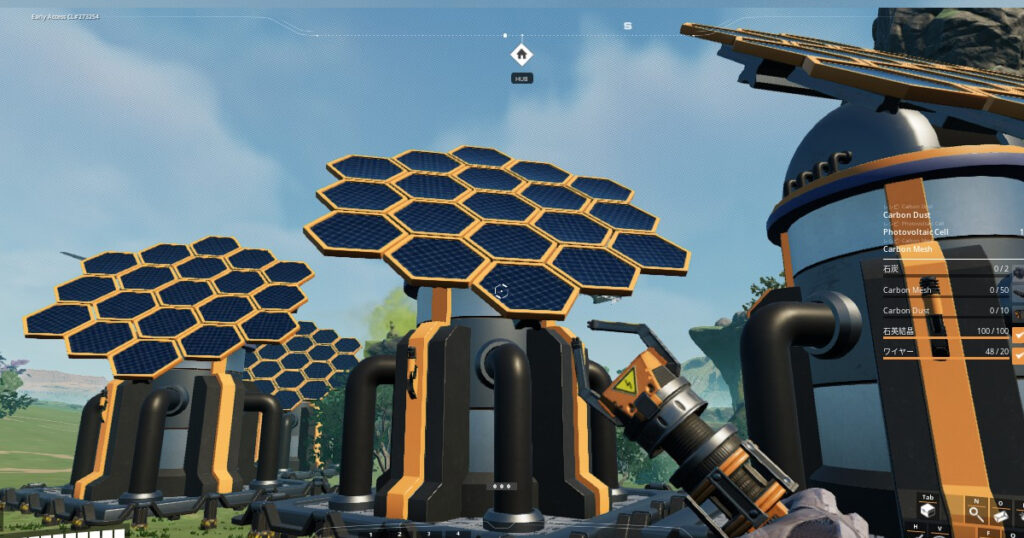Toggle the 石英結晶 checkmark box
The height and width of the screenshot is (538, 1024).
[1018, 333]
